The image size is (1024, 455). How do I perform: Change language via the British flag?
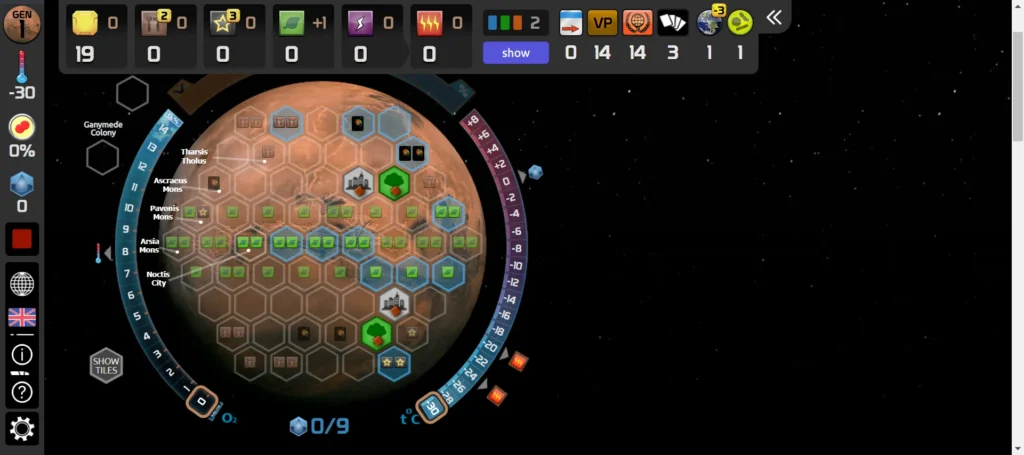click(22, 317)
